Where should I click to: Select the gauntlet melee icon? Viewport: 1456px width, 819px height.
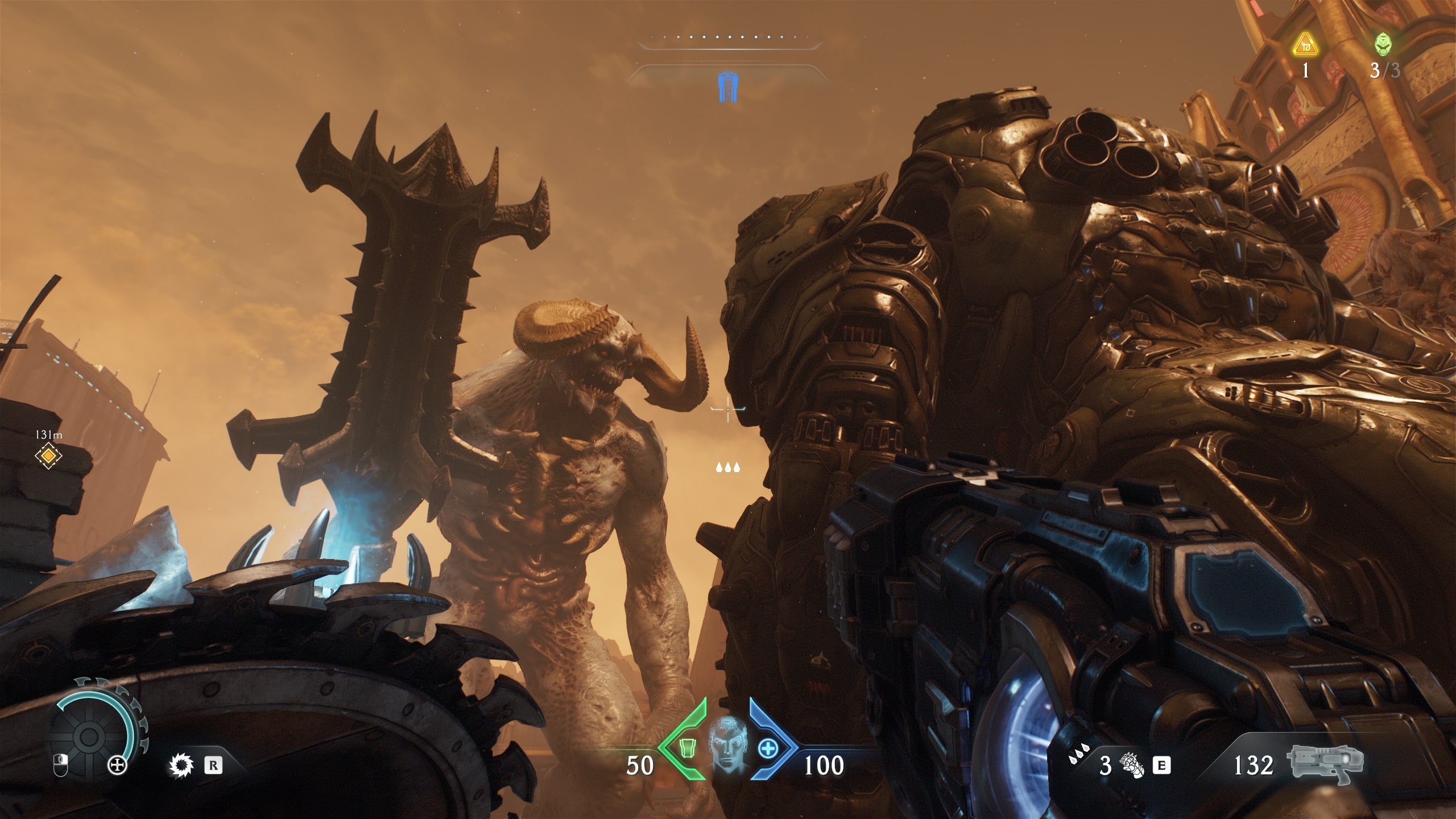(1131, 765)
